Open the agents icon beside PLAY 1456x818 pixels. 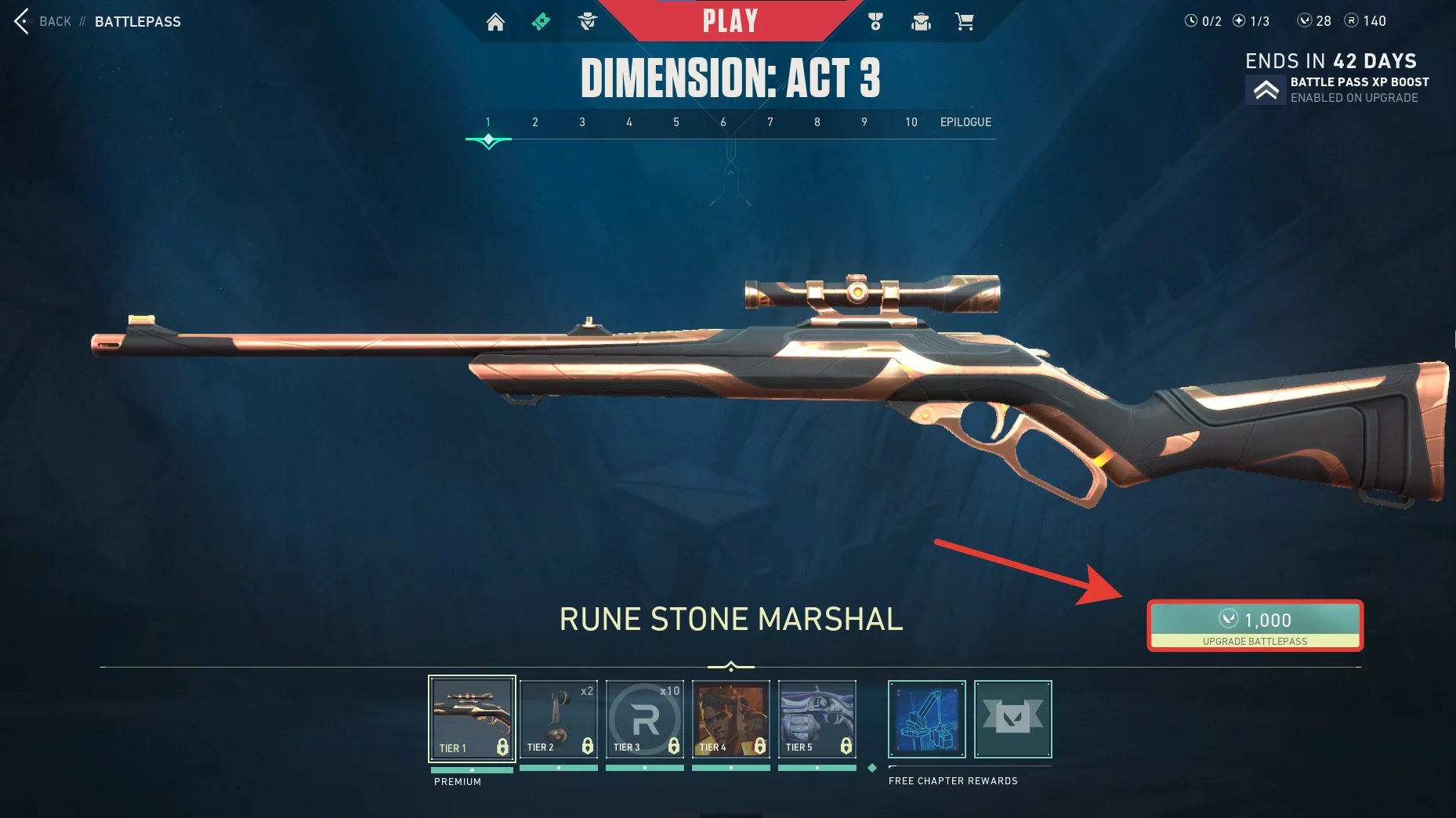(x=587, y=22)
